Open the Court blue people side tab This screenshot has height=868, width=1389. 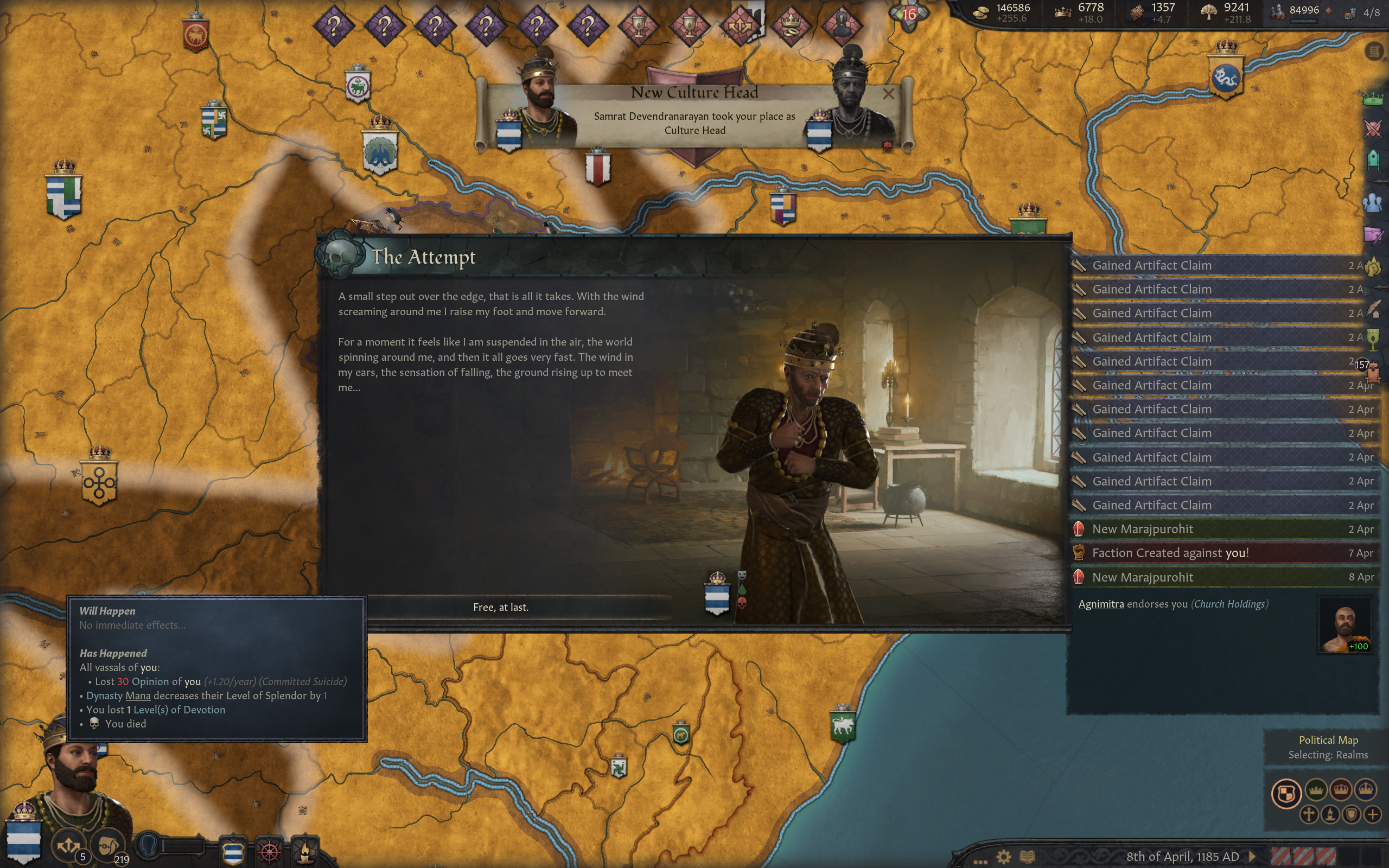pos(1372,203)
